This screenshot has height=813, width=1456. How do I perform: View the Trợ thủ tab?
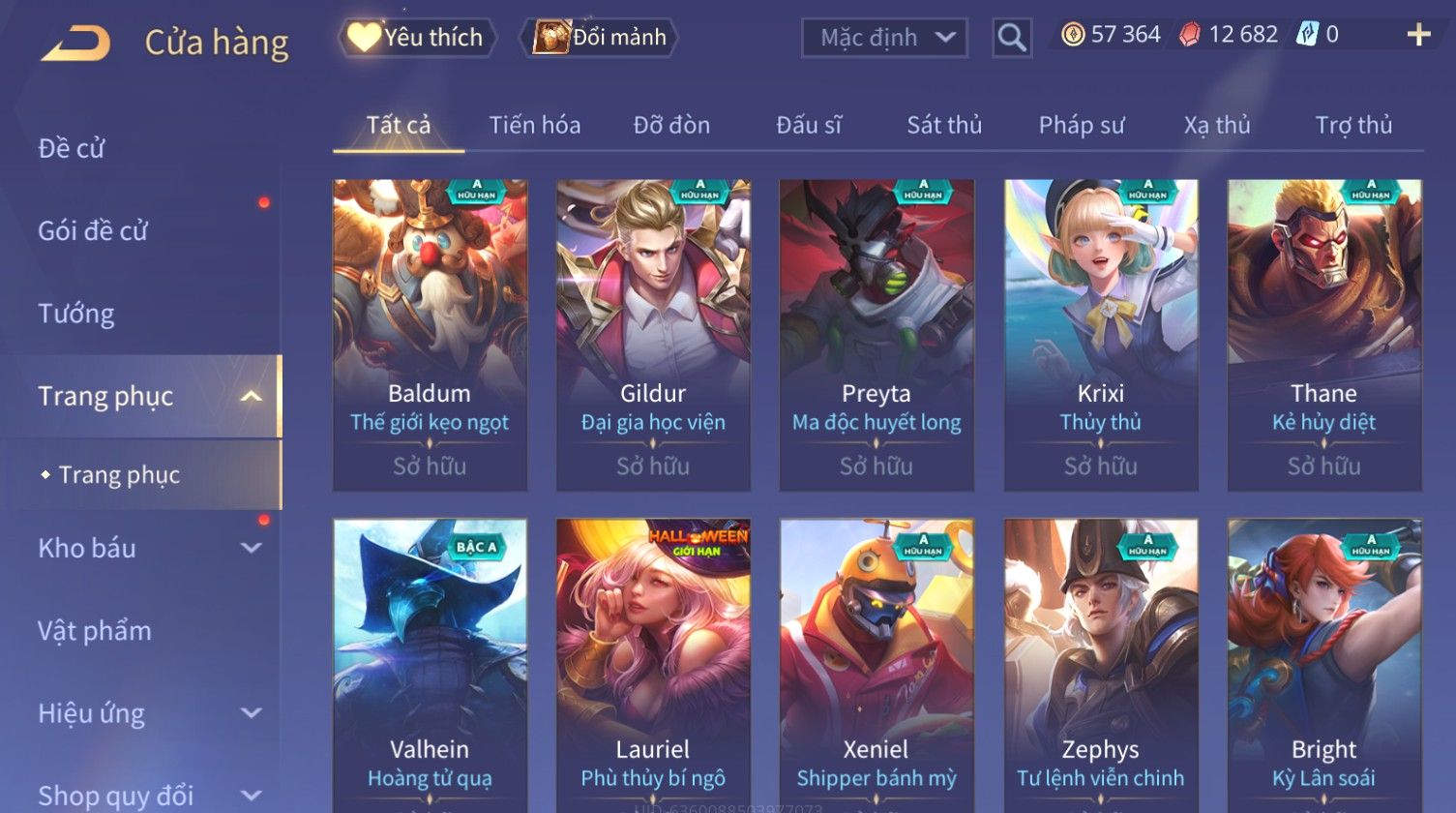(x=1353, y=125)
